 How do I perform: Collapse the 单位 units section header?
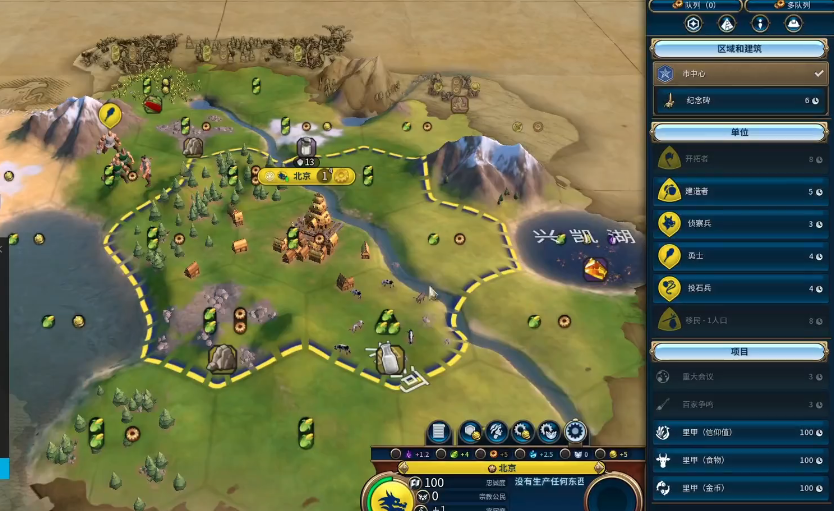point(740,132)
